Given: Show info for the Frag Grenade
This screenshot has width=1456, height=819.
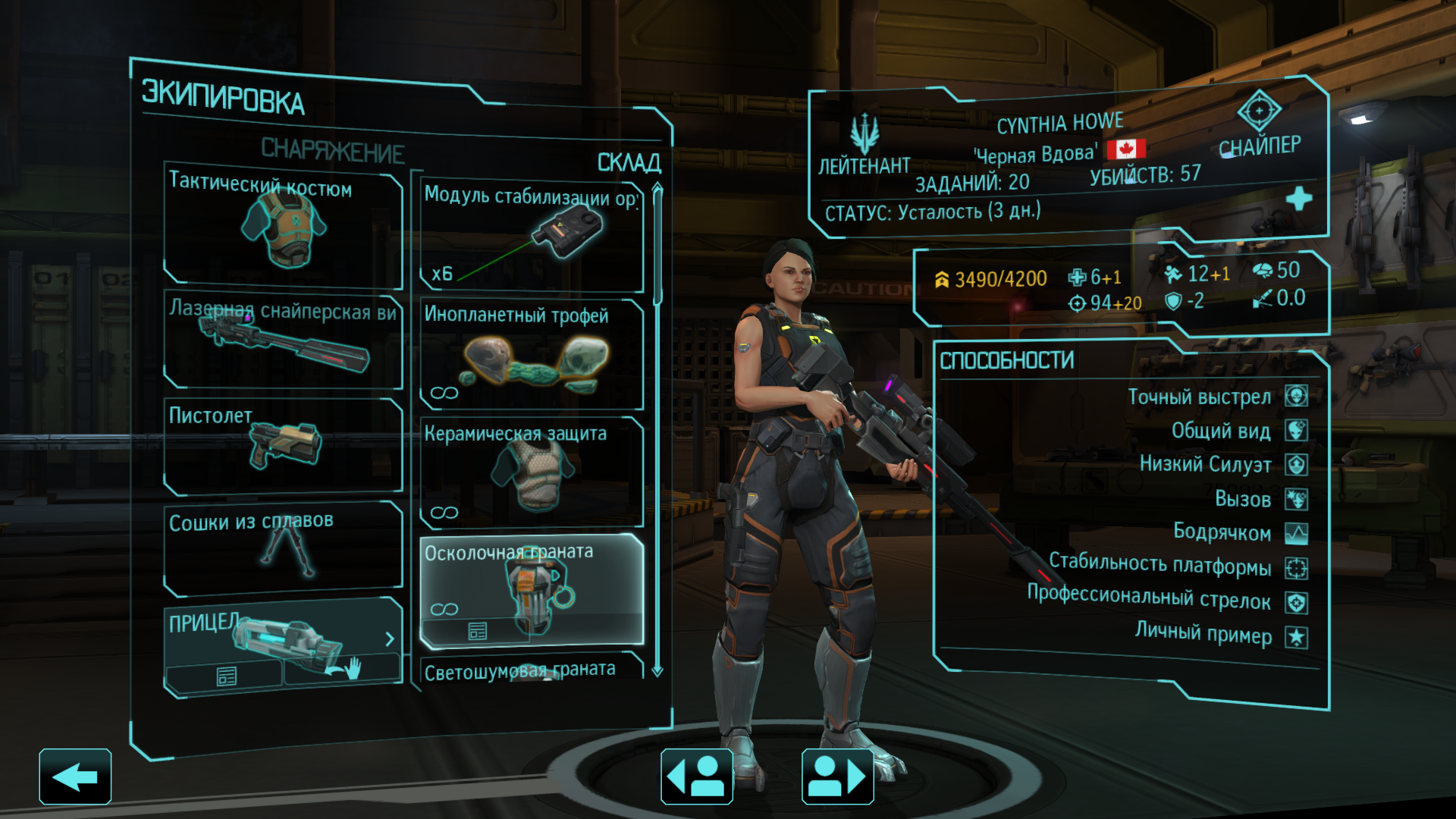Looking at the screenshot, I should tap(477, 631).
